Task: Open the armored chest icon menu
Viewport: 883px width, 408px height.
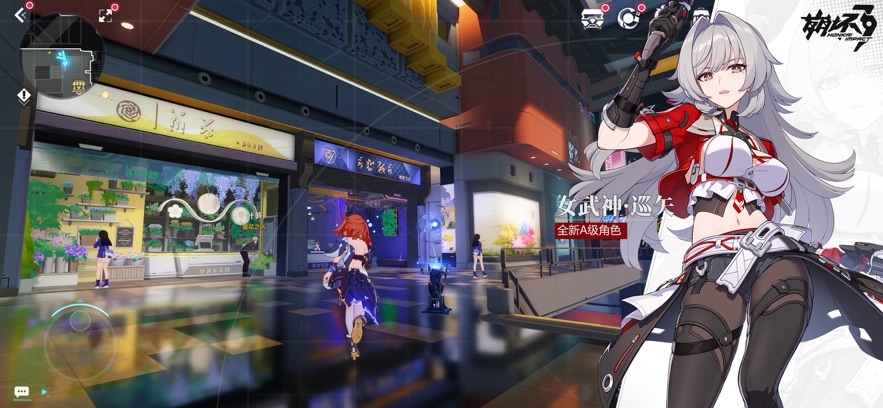Action: (x=593, y=18)
